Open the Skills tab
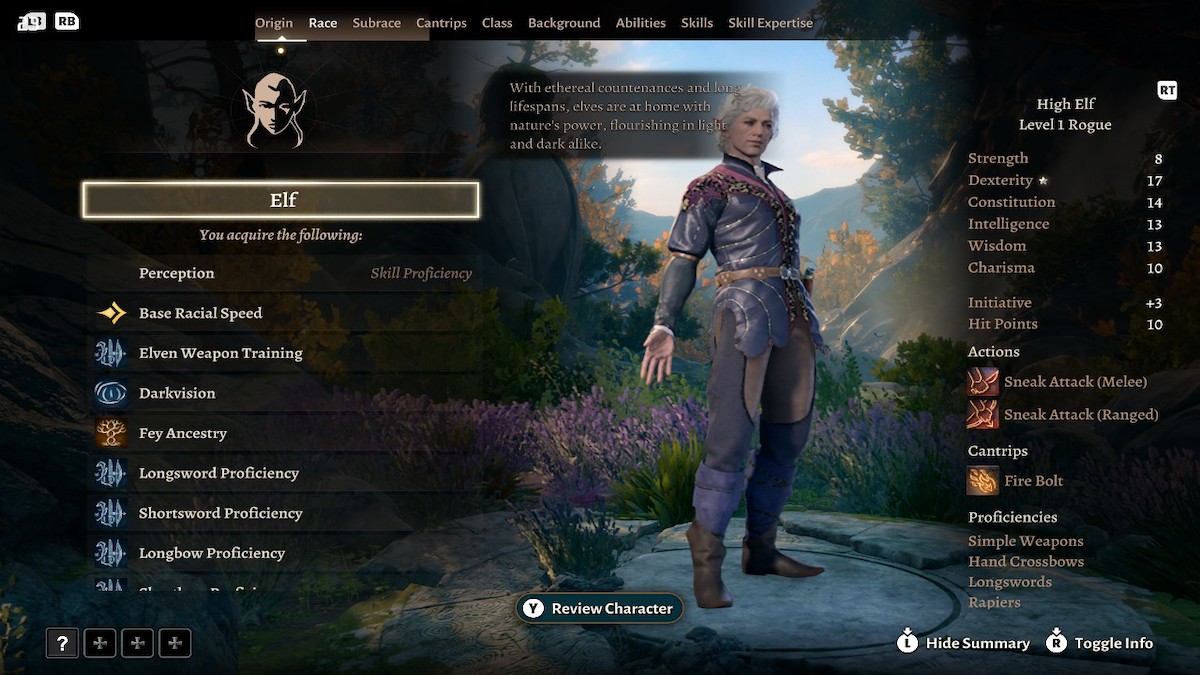Viewport: 1200px width, 675px height. (697, 23)
